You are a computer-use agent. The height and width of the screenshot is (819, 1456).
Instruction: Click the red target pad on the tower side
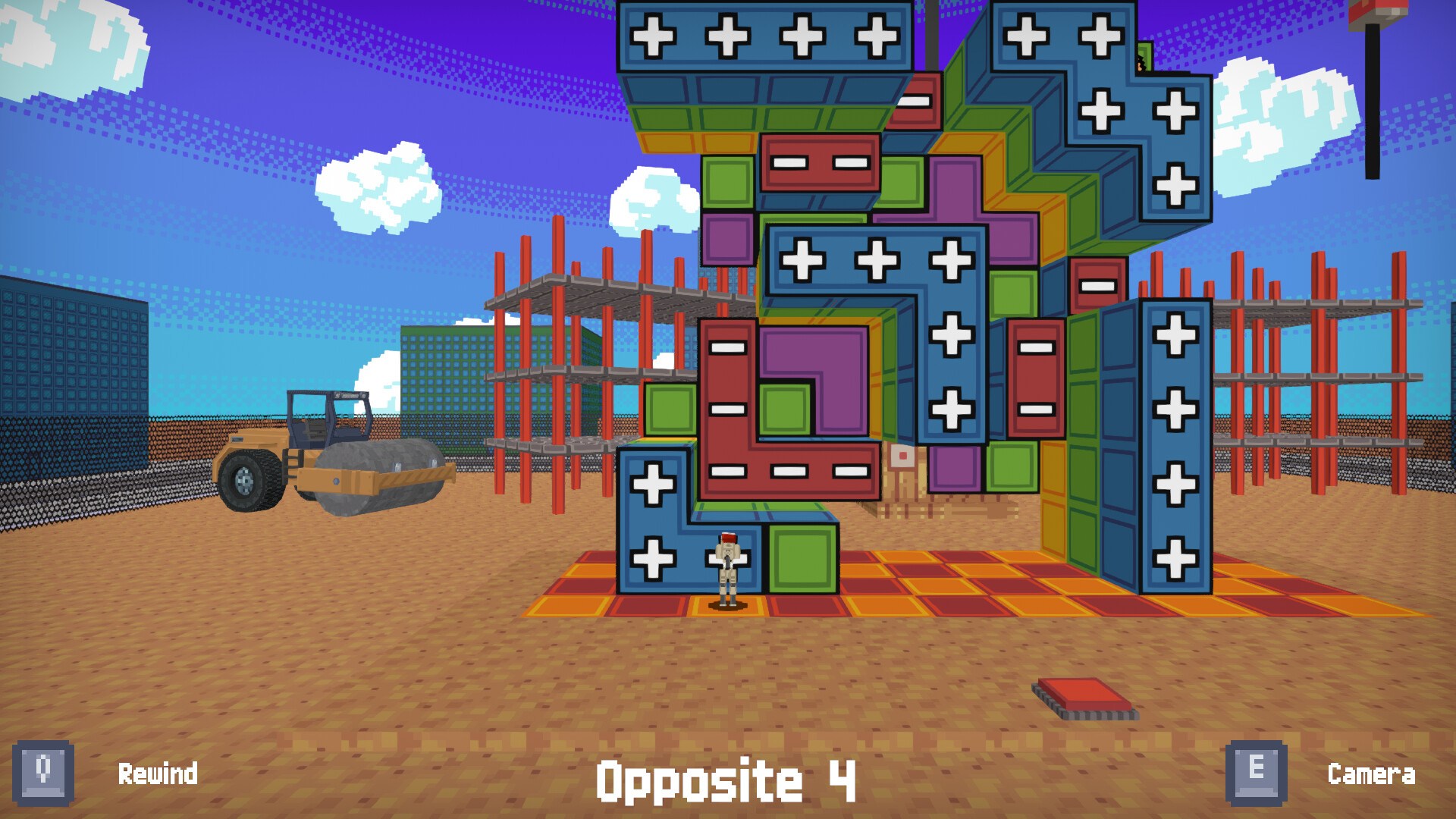click(x=902, y=456)
